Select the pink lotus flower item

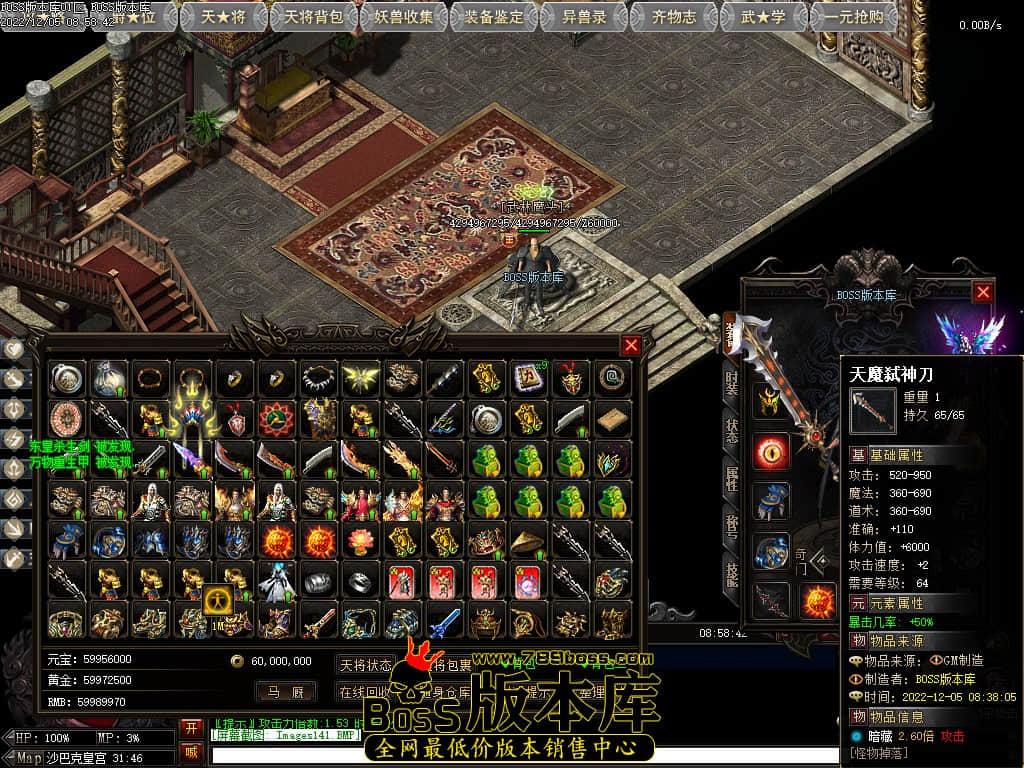point(360,541)
